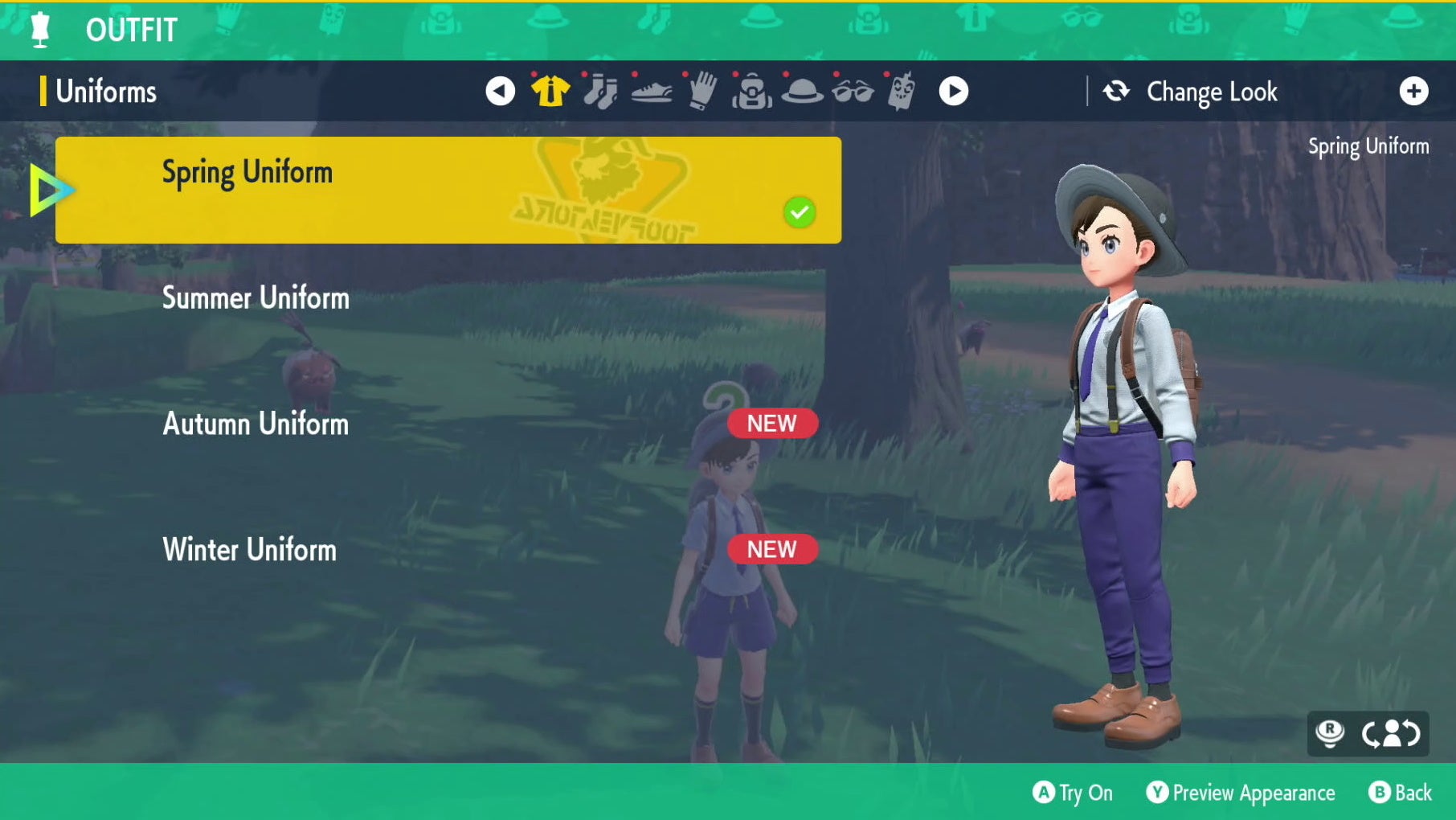Select the Summer Uniform entry

tap(256, 297)
